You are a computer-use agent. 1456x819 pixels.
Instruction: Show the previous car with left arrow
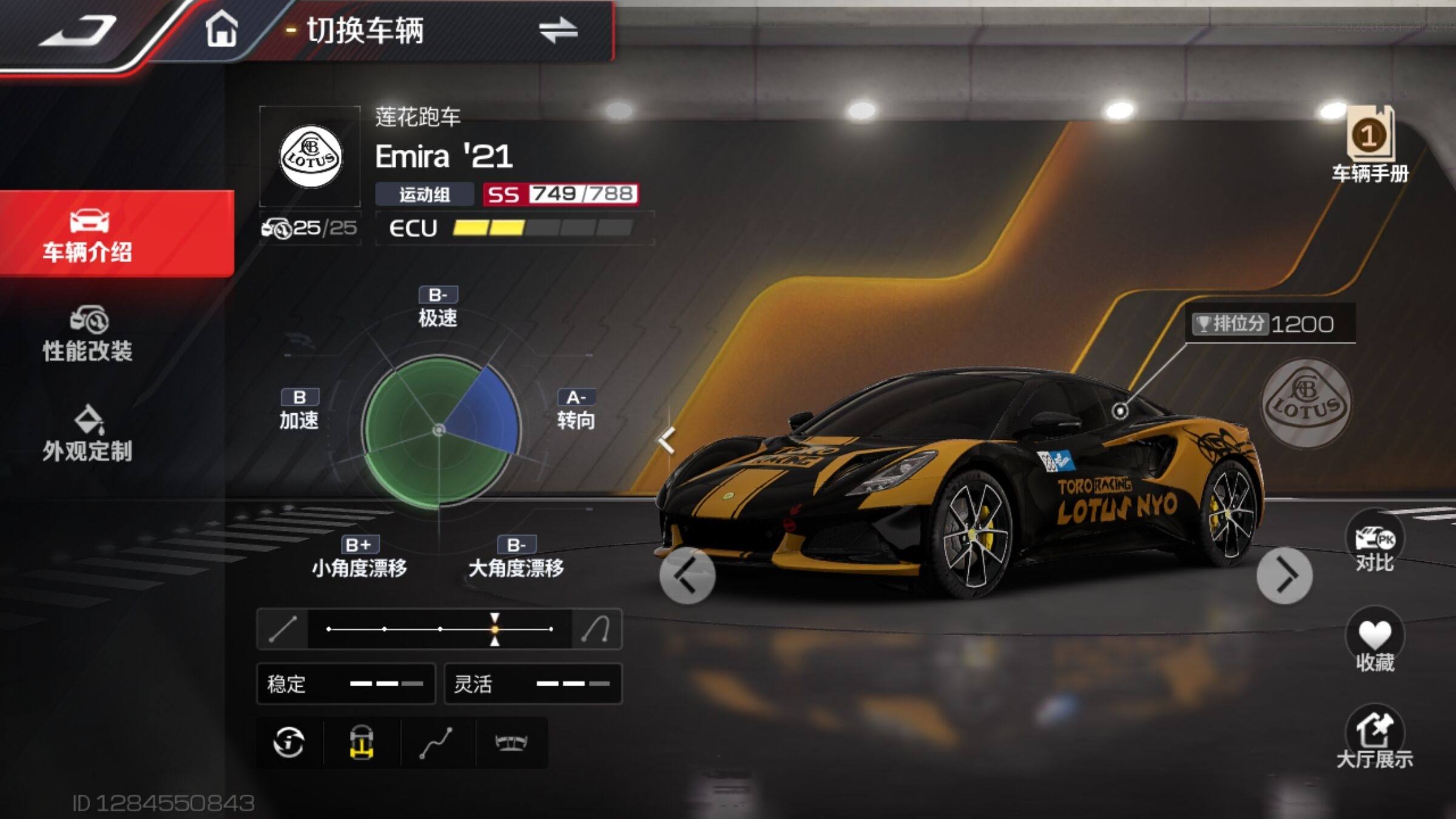coord(687,575)
